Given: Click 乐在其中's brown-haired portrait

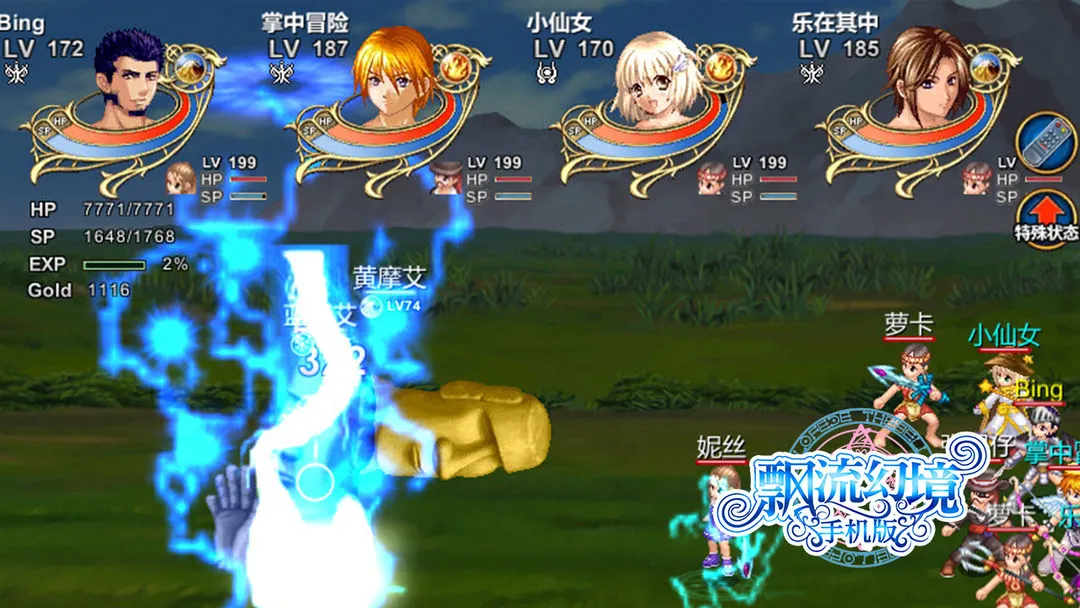Looking at the screenshot, I should click(923, 82).
